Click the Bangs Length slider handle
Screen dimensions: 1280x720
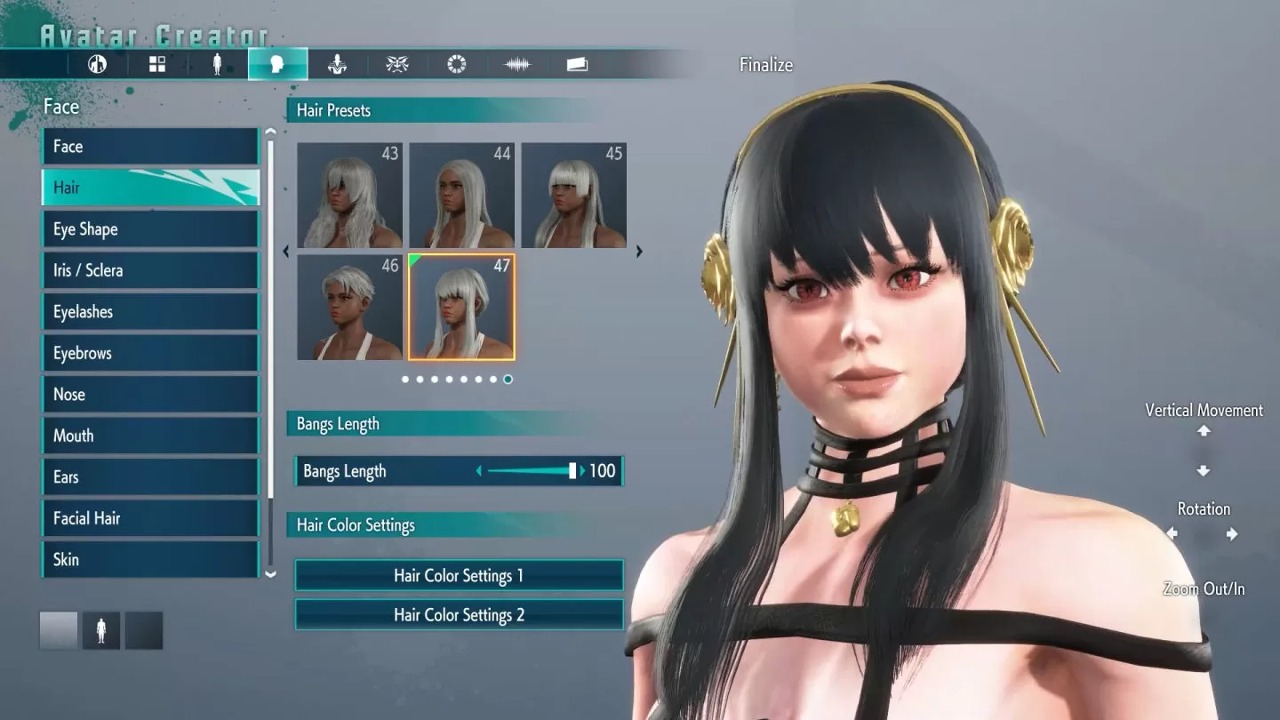coord(573,471)
